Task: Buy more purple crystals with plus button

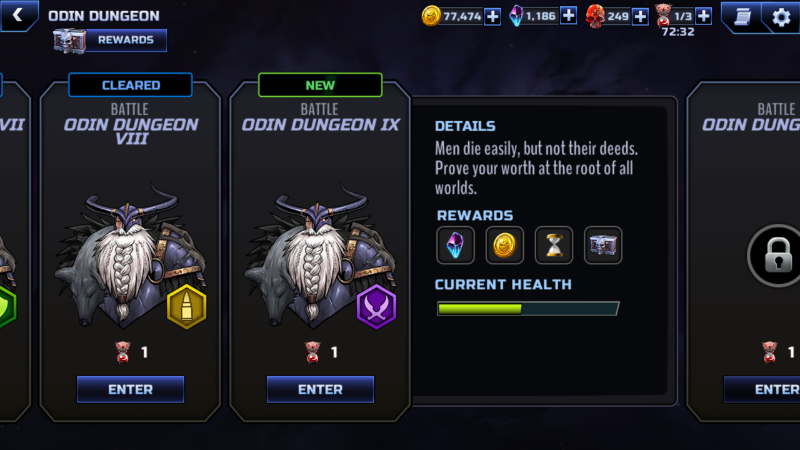Action: (568, 16)
